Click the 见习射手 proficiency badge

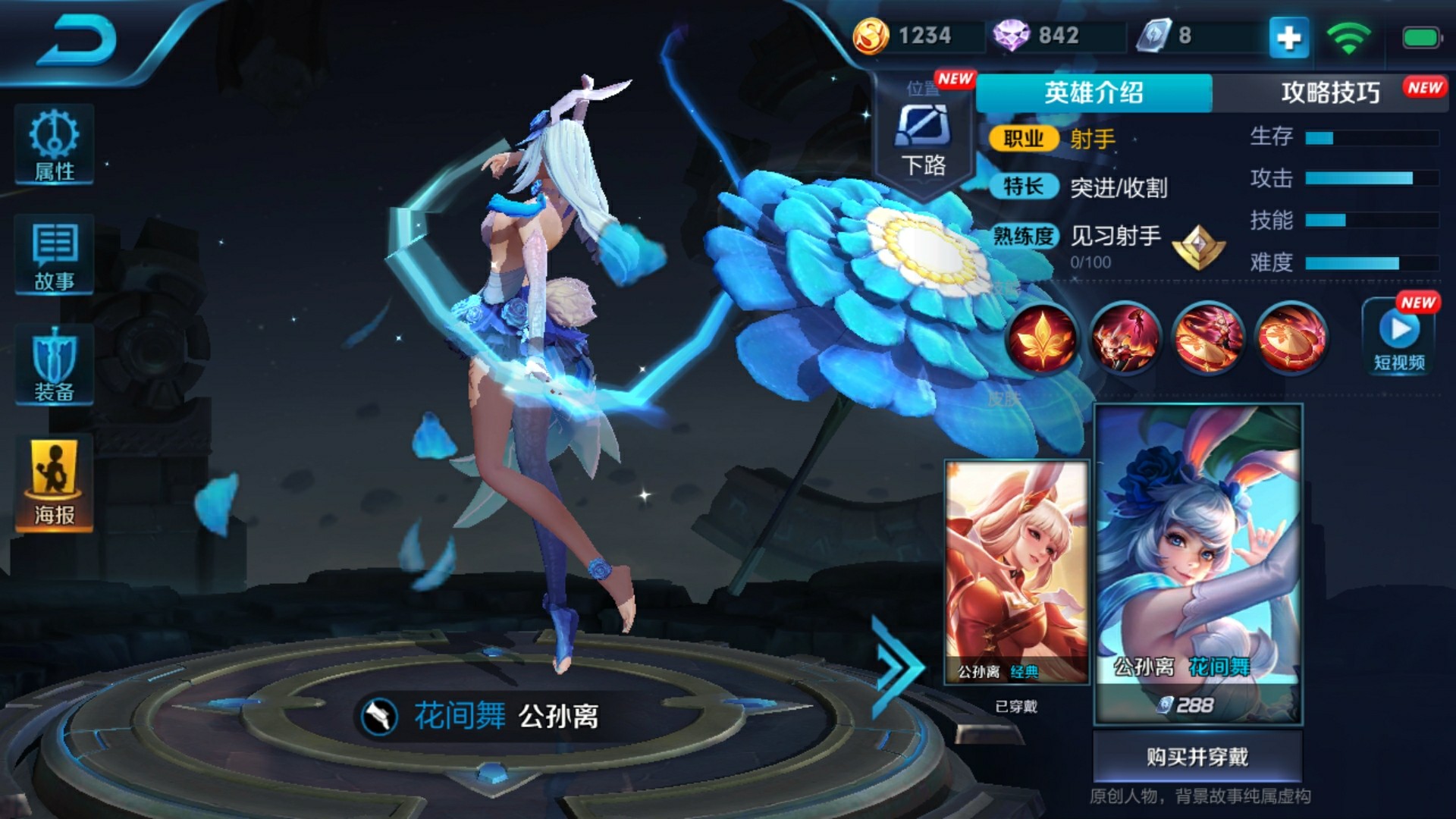(1198, 246)
